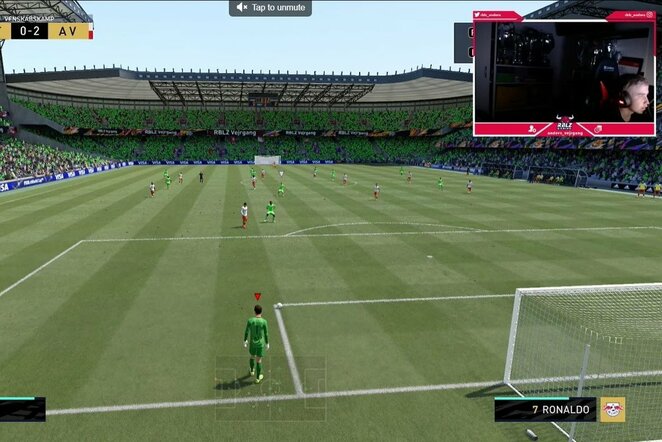Tap the unmute button on the video

[x=270, y=8]
